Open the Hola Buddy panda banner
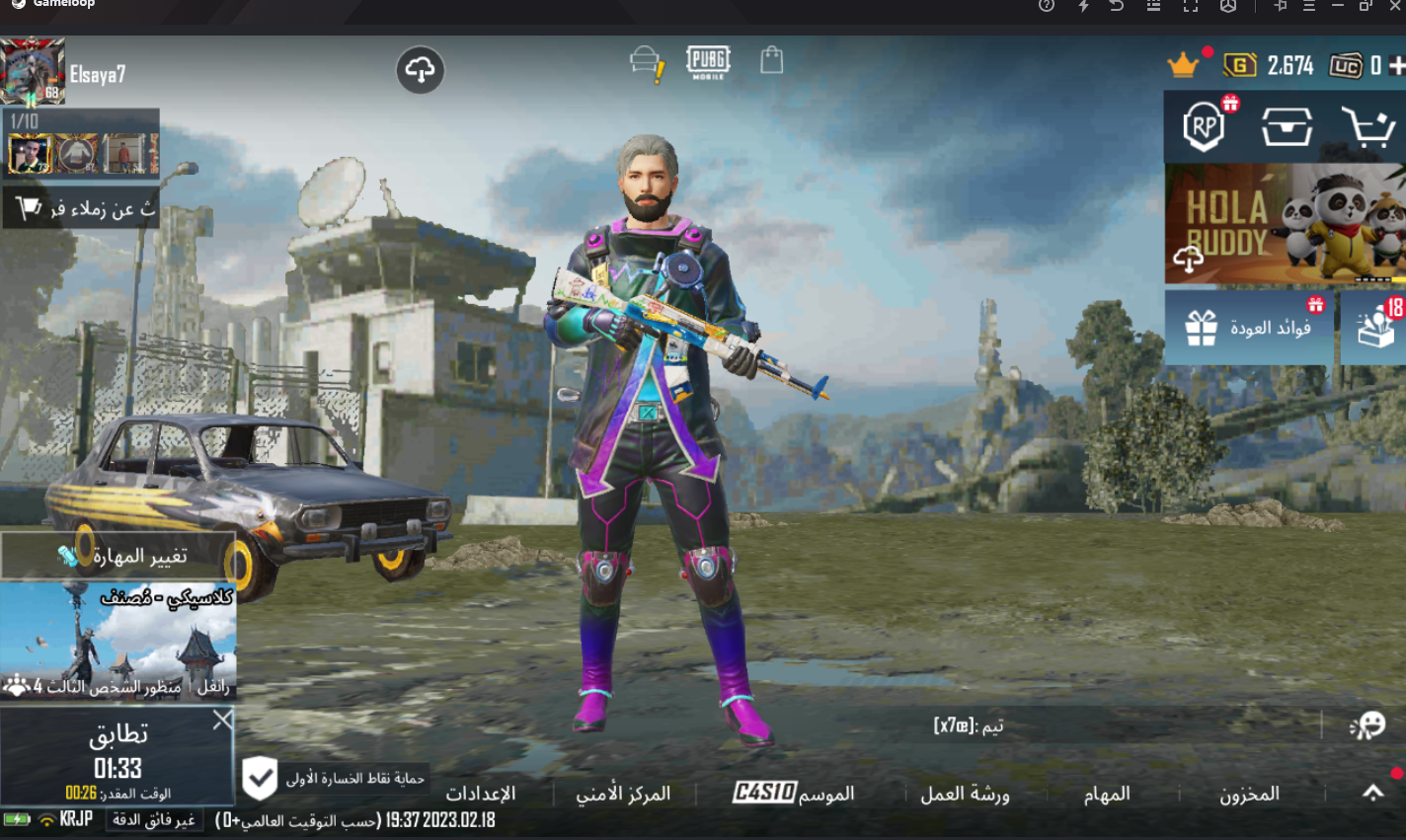The width and height of the screenshot is (1406, 840). tap(1284, 225)
